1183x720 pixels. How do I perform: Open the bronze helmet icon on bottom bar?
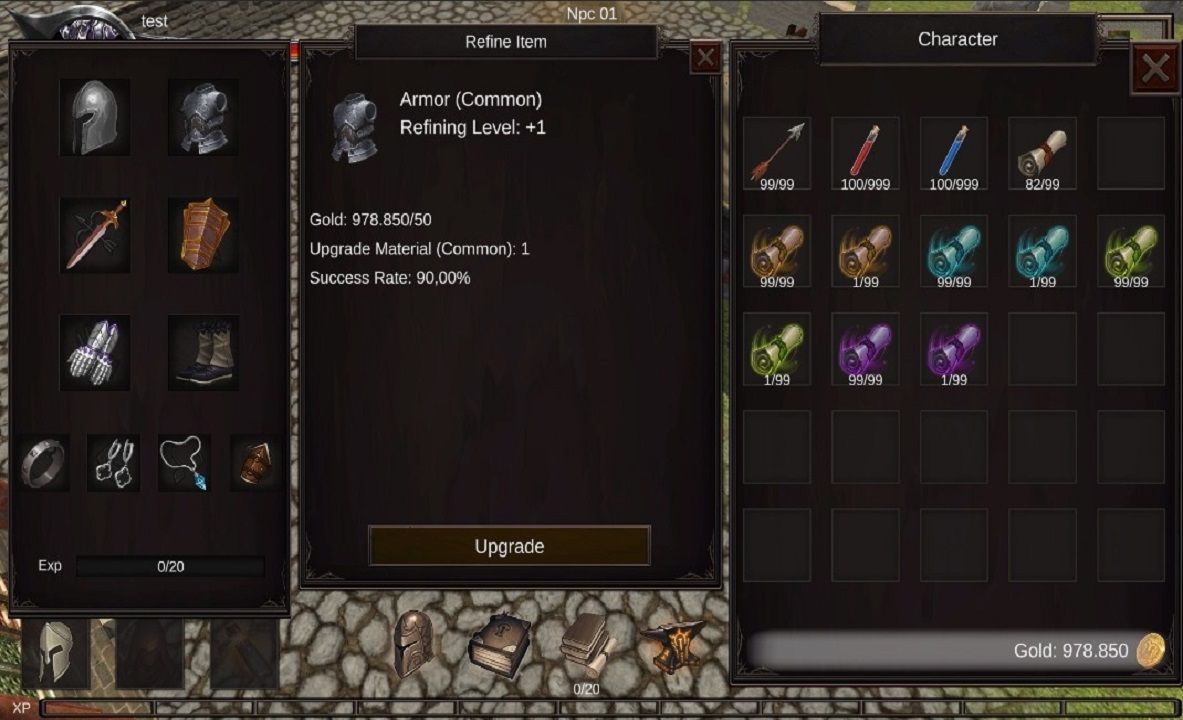413,644
